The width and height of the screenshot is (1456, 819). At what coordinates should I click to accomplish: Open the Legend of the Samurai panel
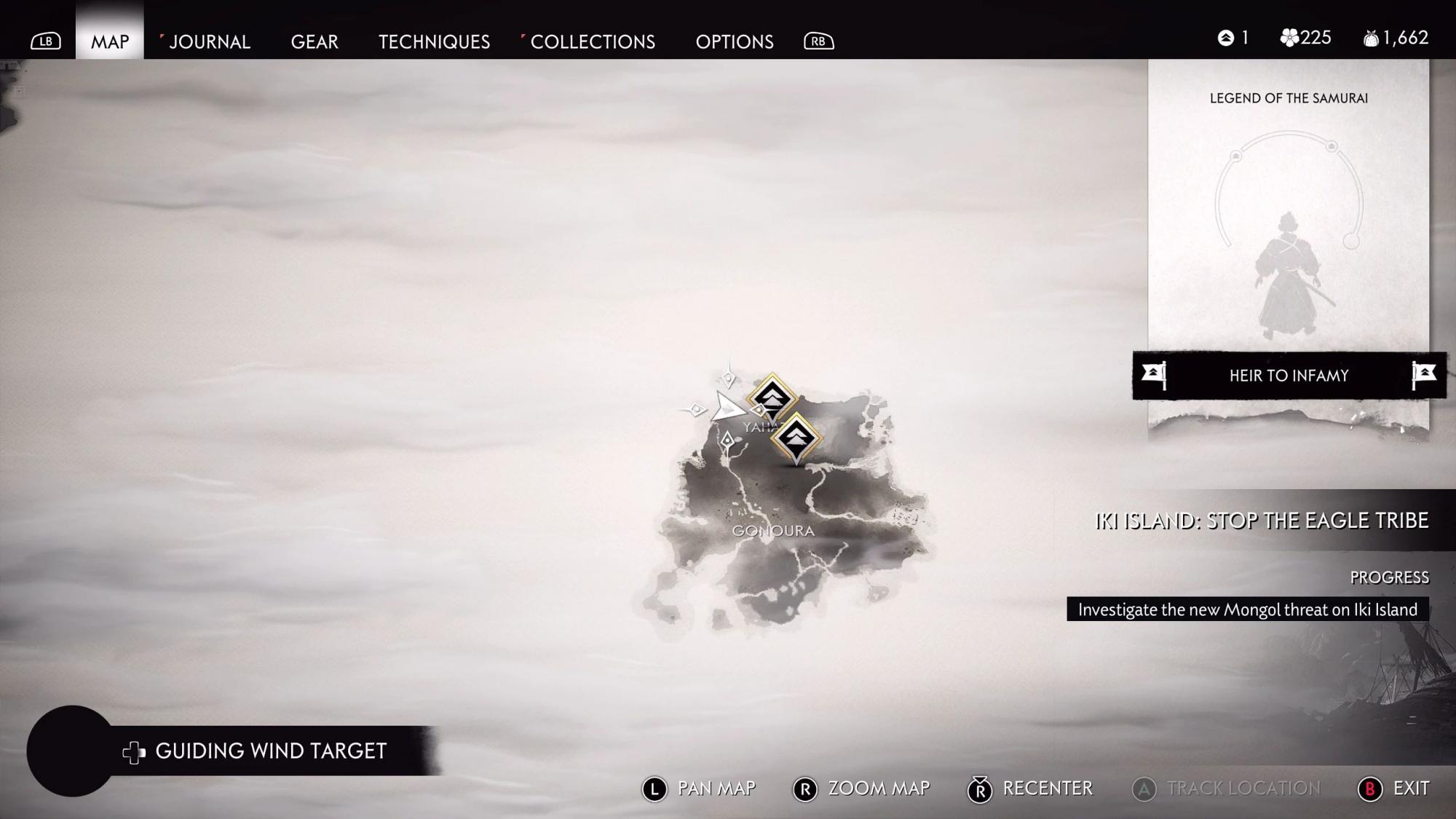(x=1289, y=218)
